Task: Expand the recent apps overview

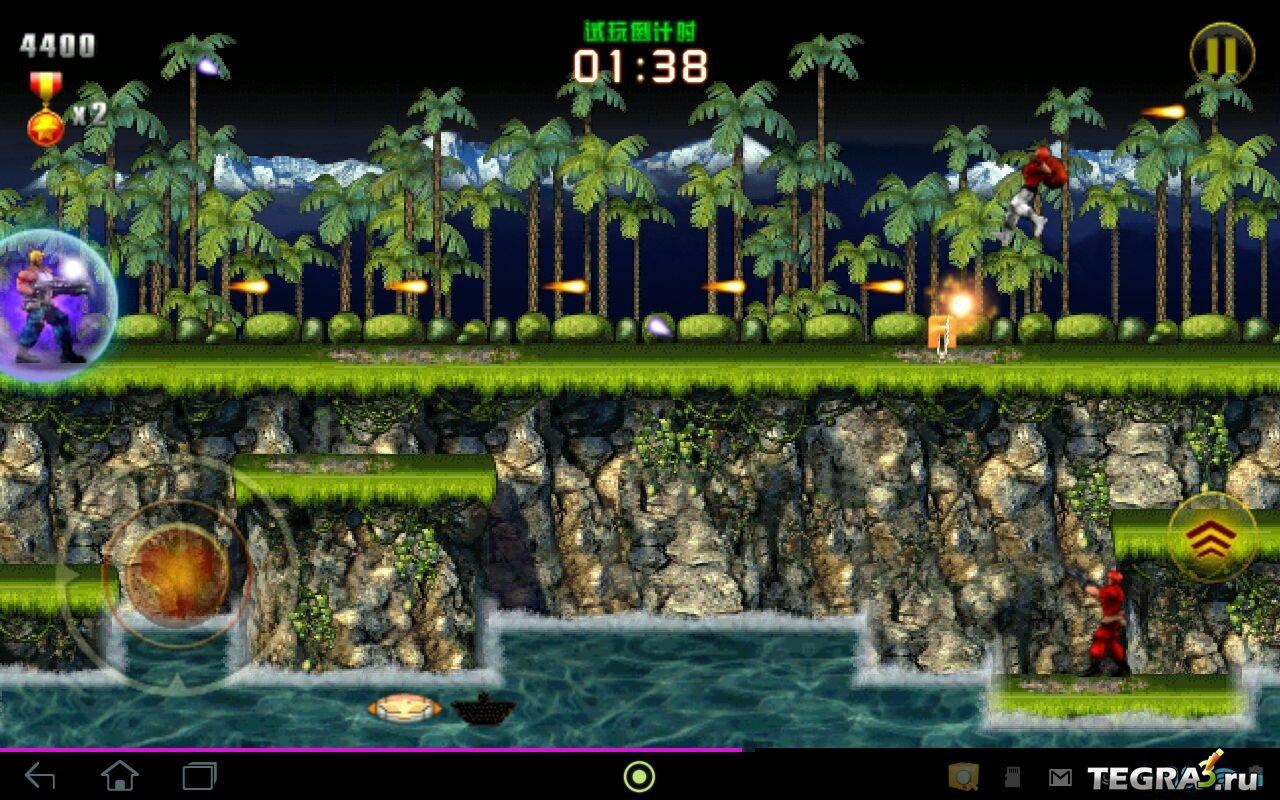Action: (199, 775)
